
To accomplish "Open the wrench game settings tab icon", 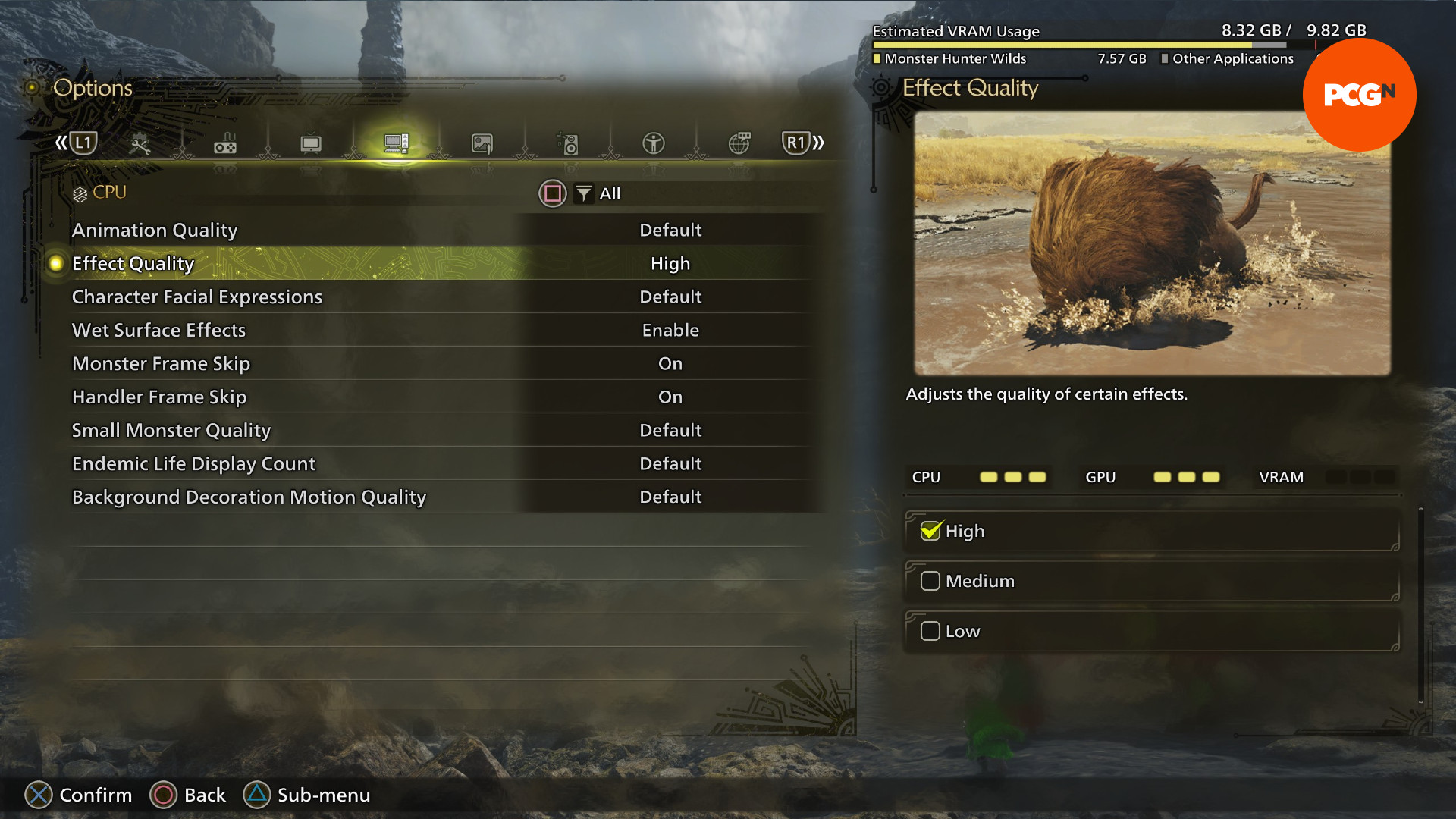I will click(140, 143).
